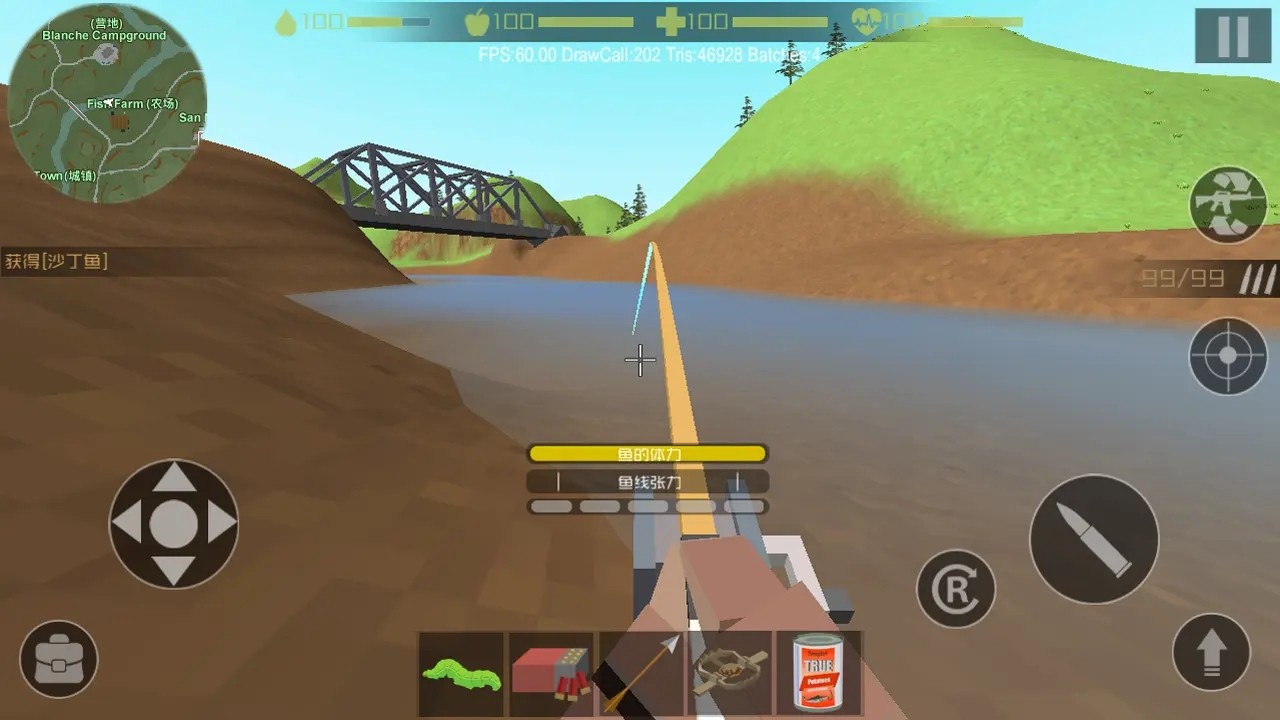Pause the game
Image resolution: width=1280 pixels, height=720 pixels.
tap(1232, 36)
